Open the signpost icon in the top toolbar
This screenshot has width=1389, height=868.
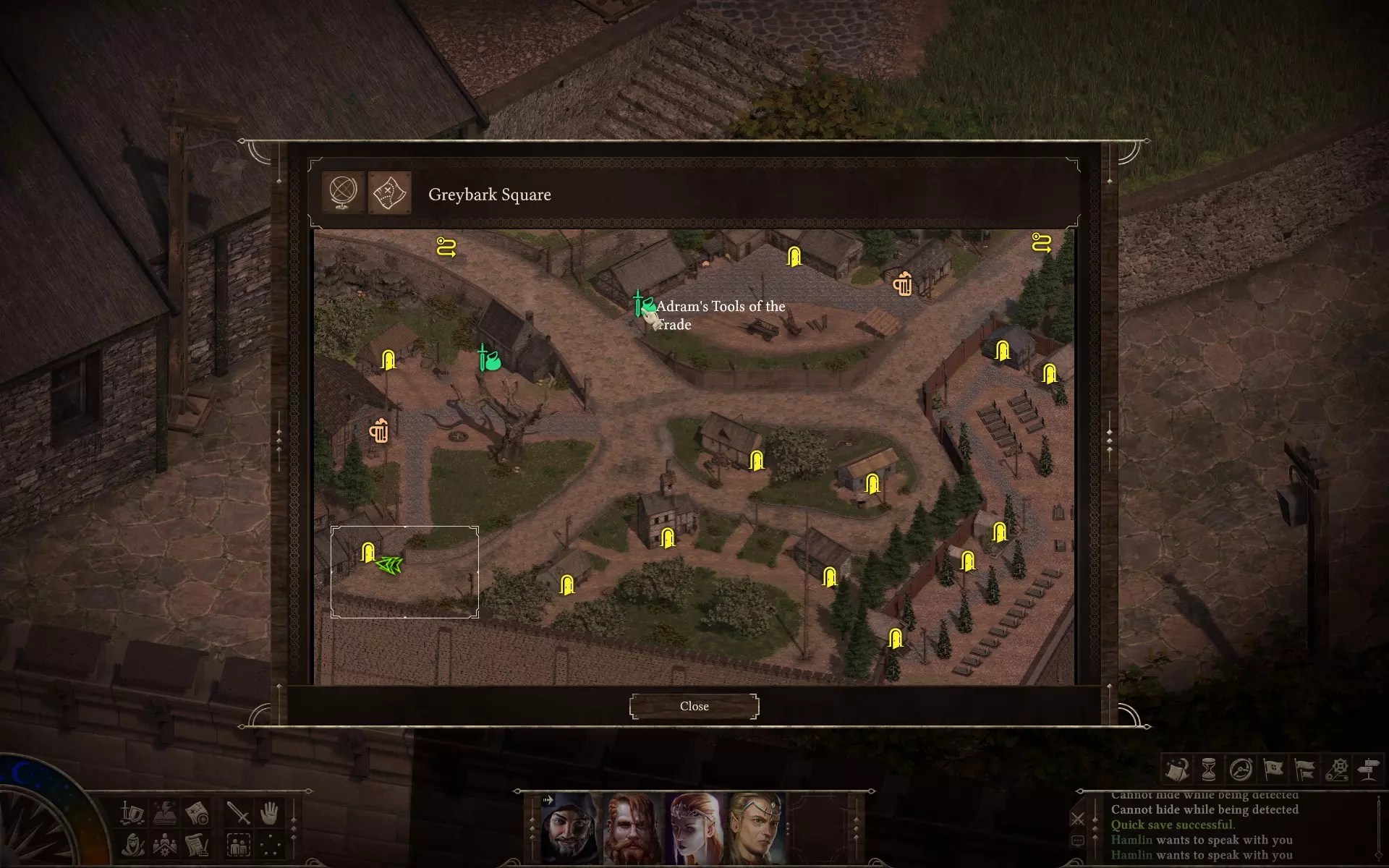click(x=1368, y=769)
